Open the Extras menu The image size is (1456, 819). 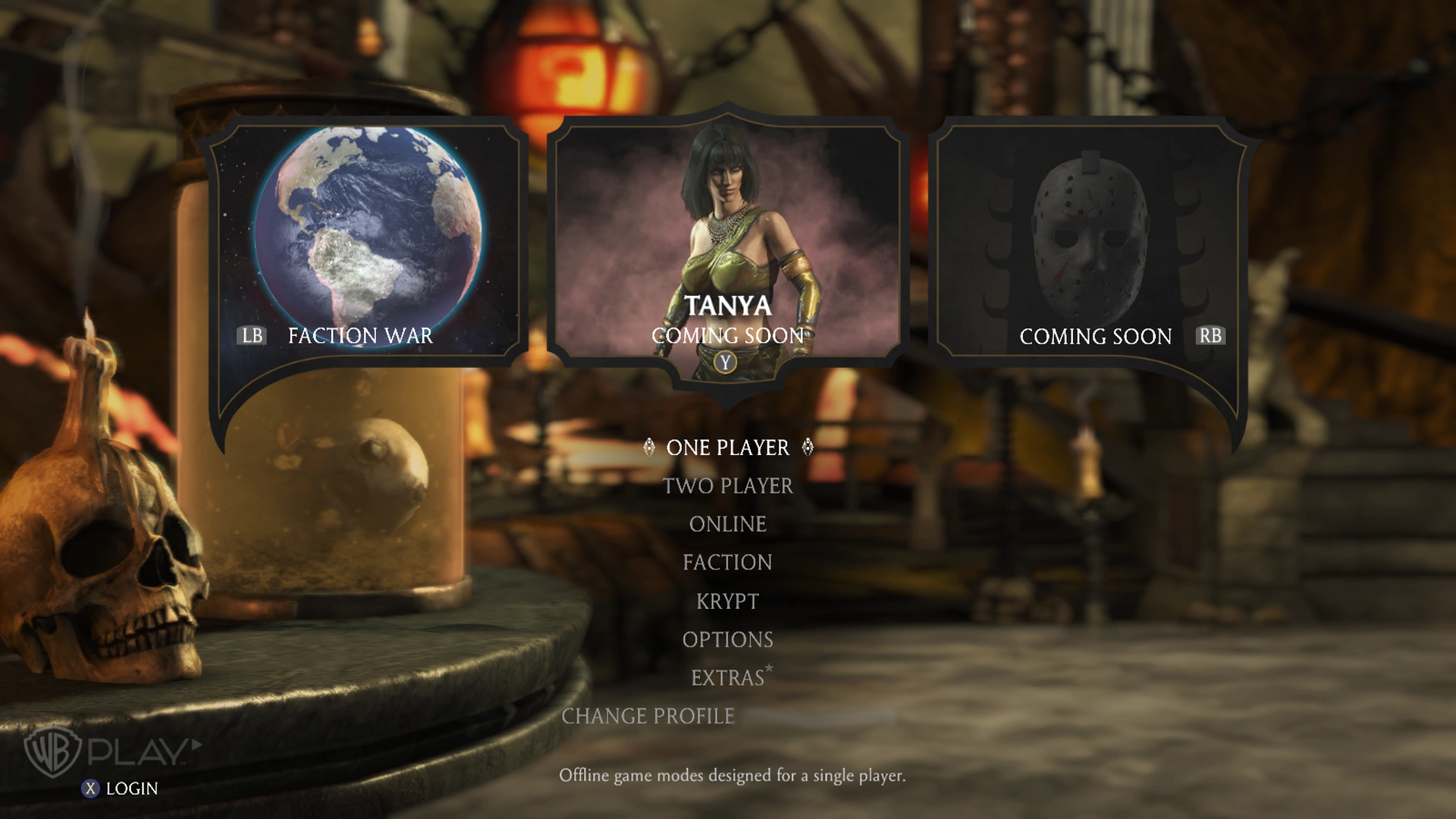(727, 678)
